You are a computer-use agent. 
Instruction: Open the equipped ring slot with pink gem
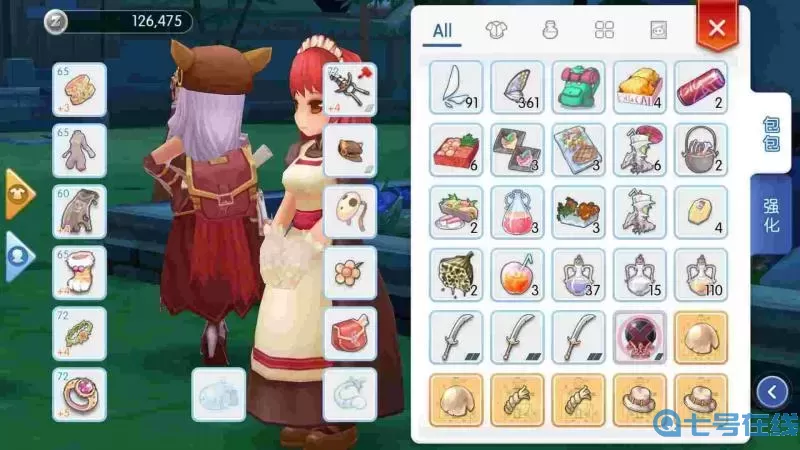[80, 395]
